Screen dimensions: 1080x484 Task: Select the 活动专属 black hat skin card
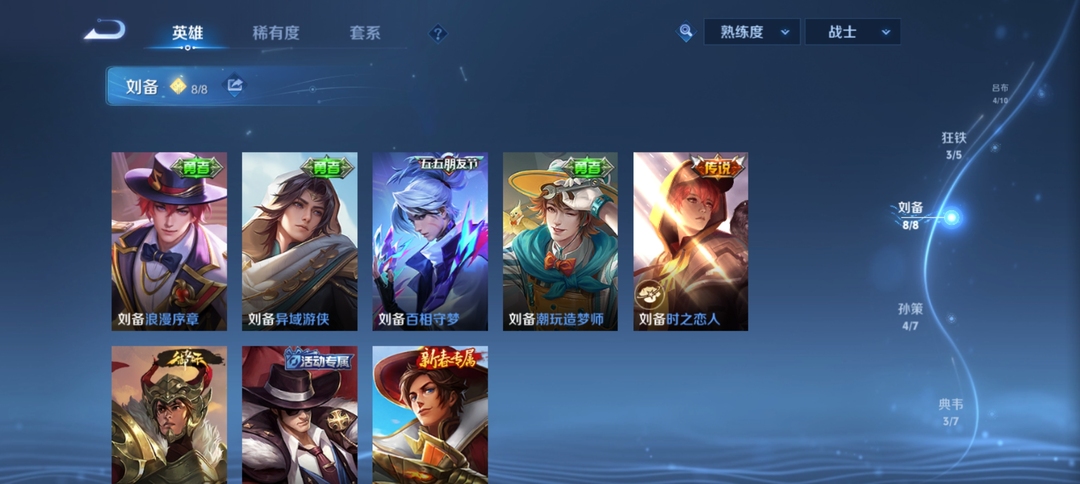click(299, 415)
